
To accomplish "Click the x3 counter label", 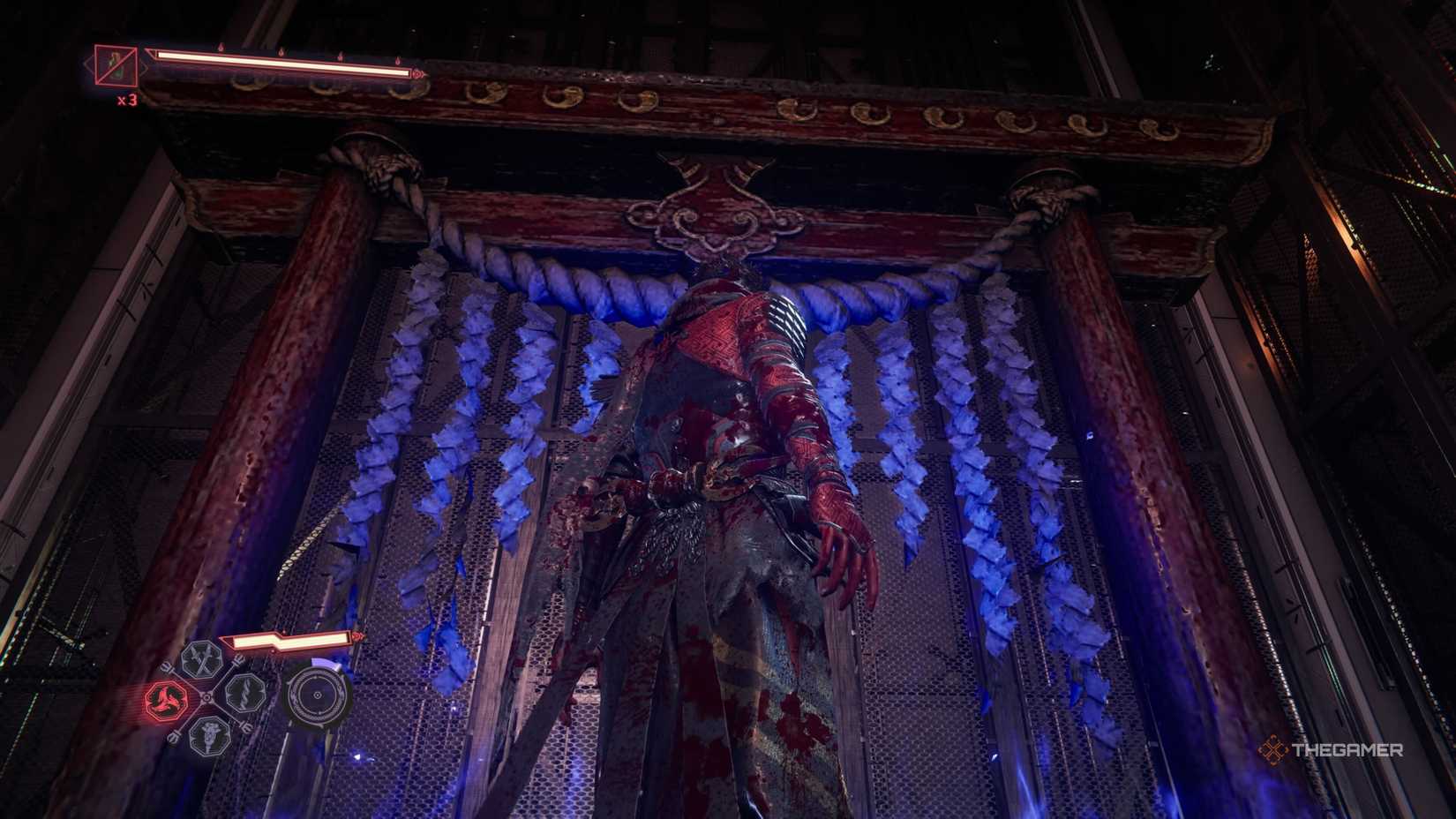I will pos(127,100).
